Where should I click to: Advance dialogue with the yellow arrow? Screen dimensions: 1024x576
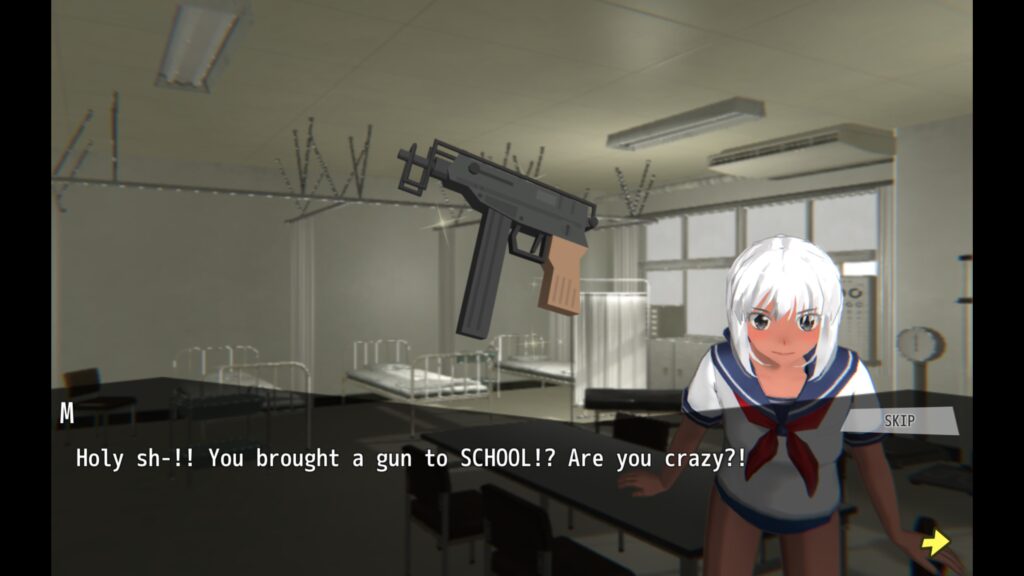tap(935, 542)
